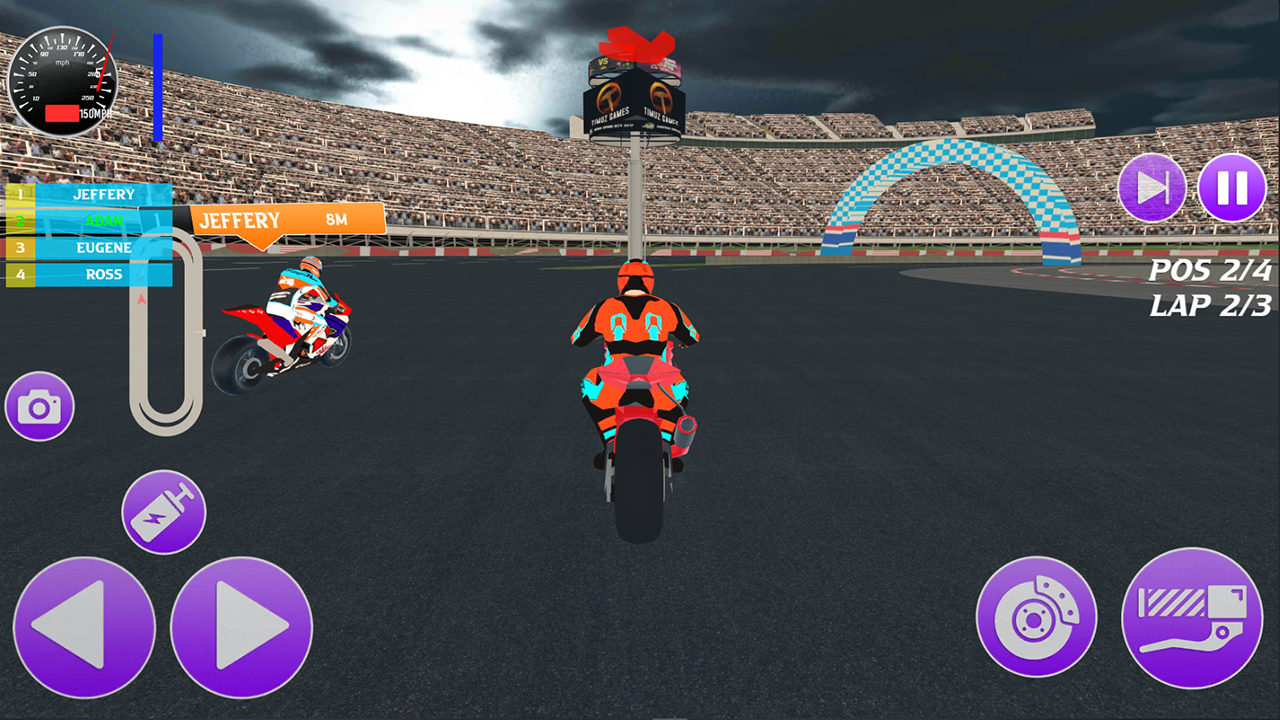Tap the player position marker on mini-map

[141, 299]
